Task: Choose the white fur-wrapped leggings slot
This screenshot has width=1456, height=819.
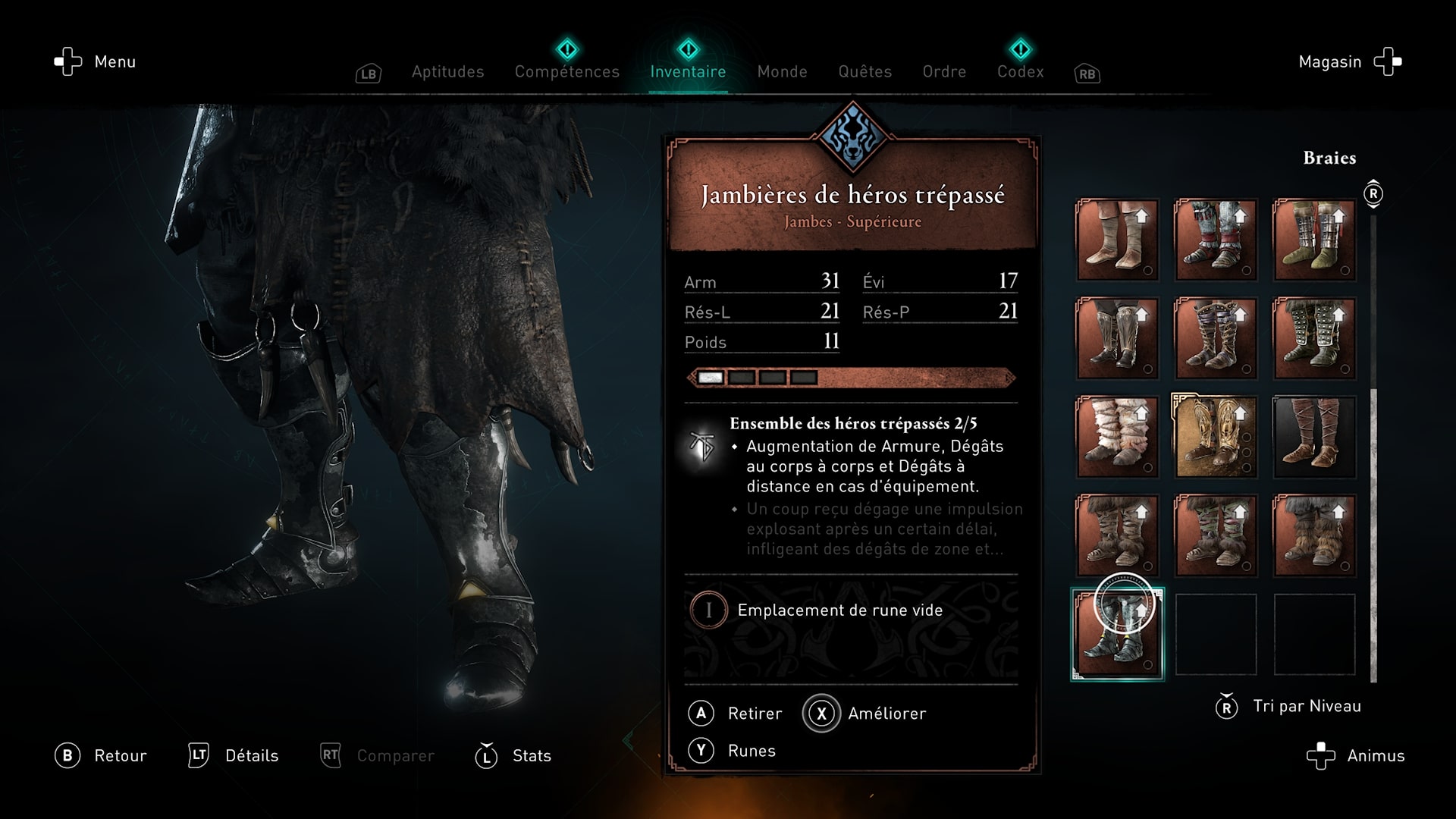Action: (1117, 437)
